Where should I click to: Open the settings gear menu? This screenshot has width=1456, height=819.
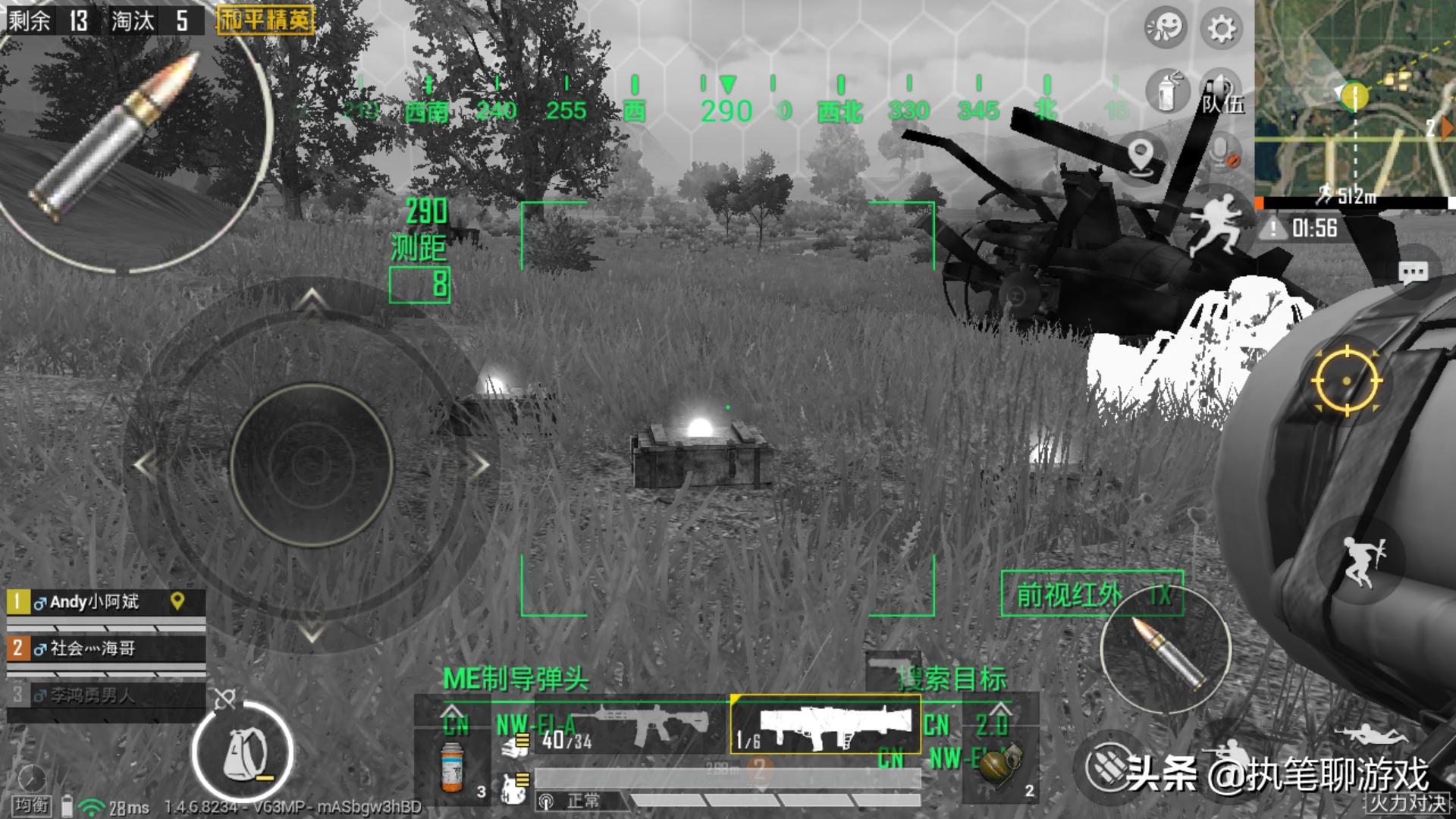(x=1220, y=29)
